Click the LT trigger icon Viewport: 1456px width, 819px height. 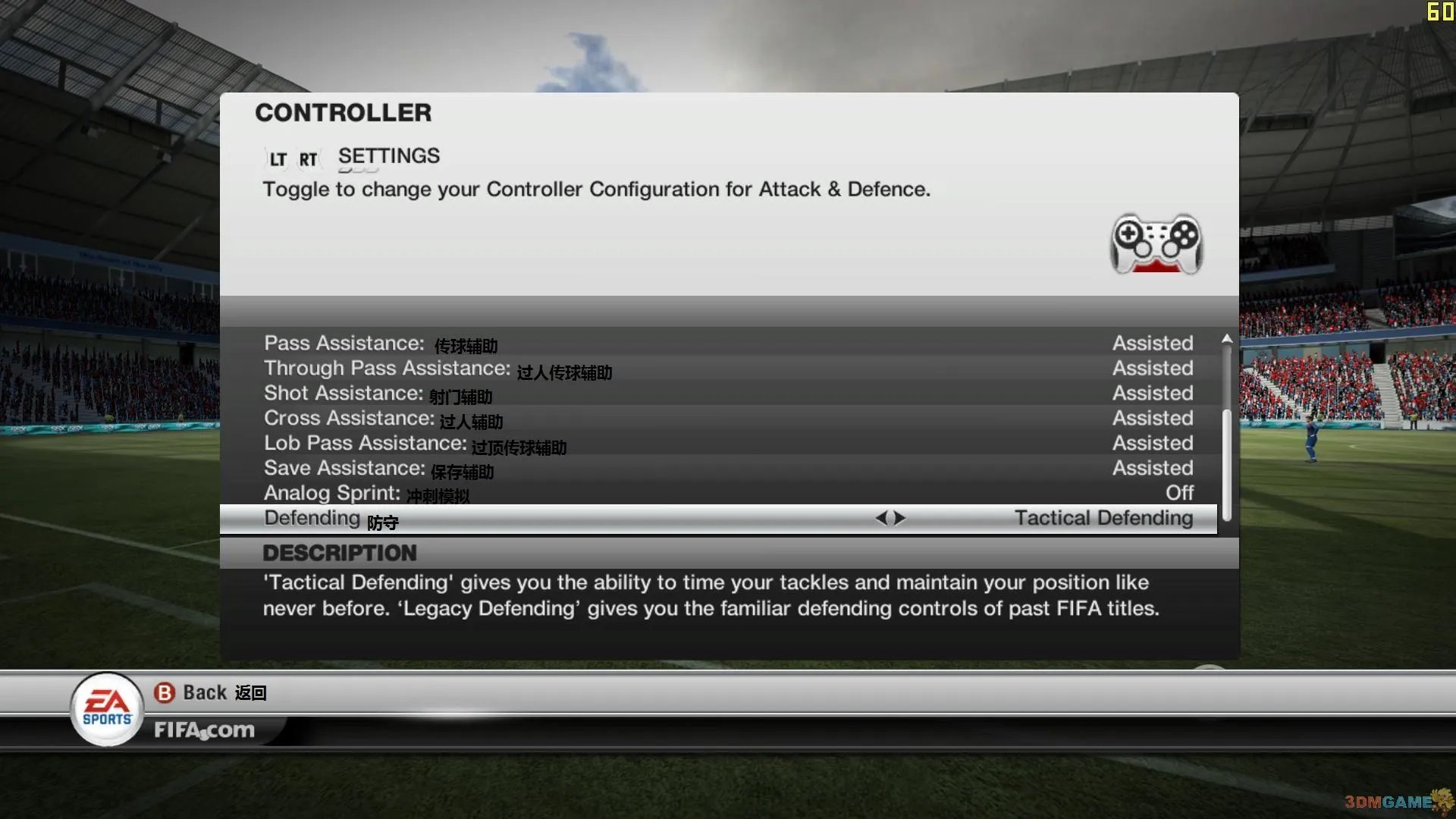coord(276,158)
